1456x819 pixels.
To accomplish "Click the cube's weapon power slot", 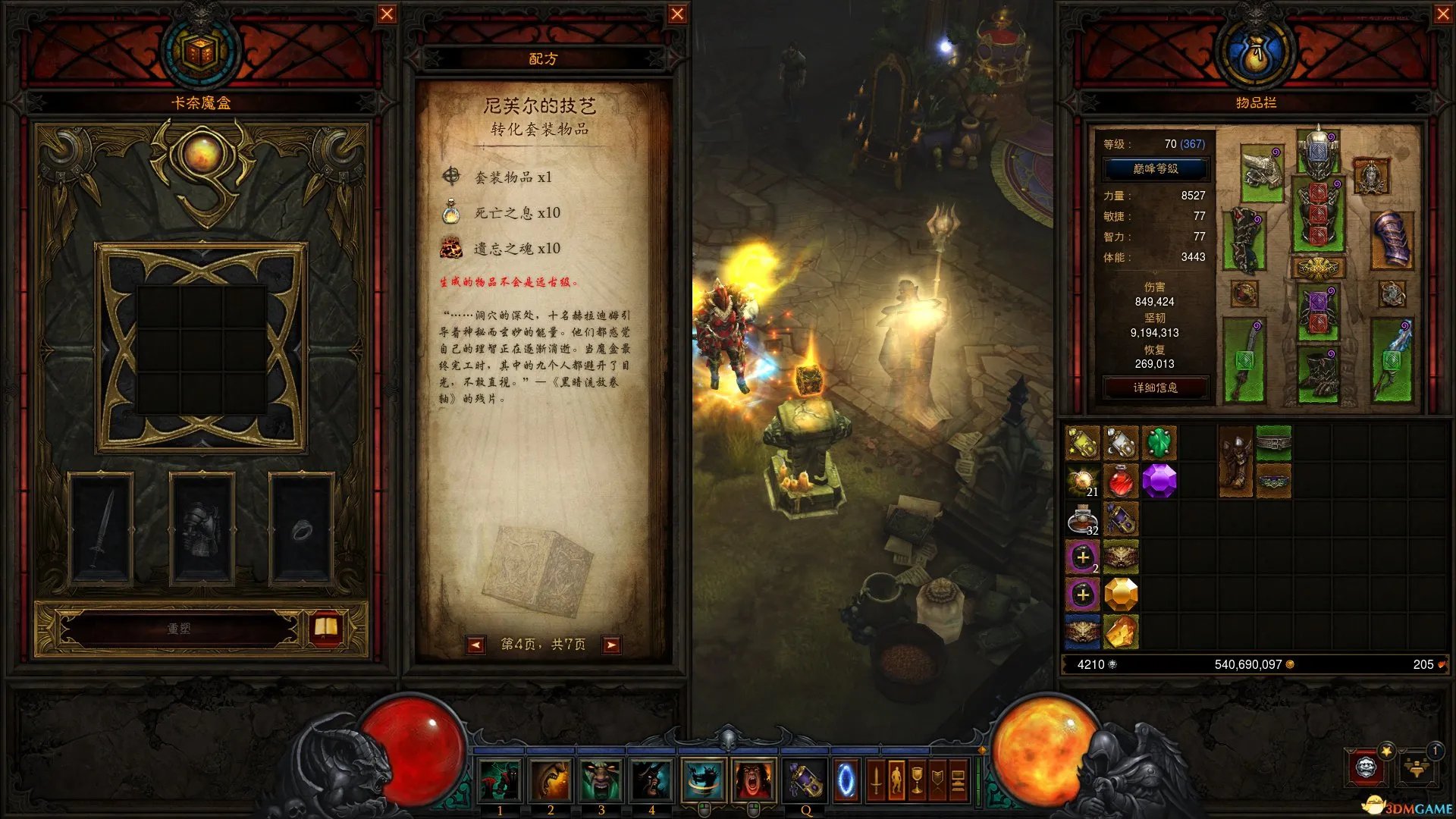I will click(102, 529).
